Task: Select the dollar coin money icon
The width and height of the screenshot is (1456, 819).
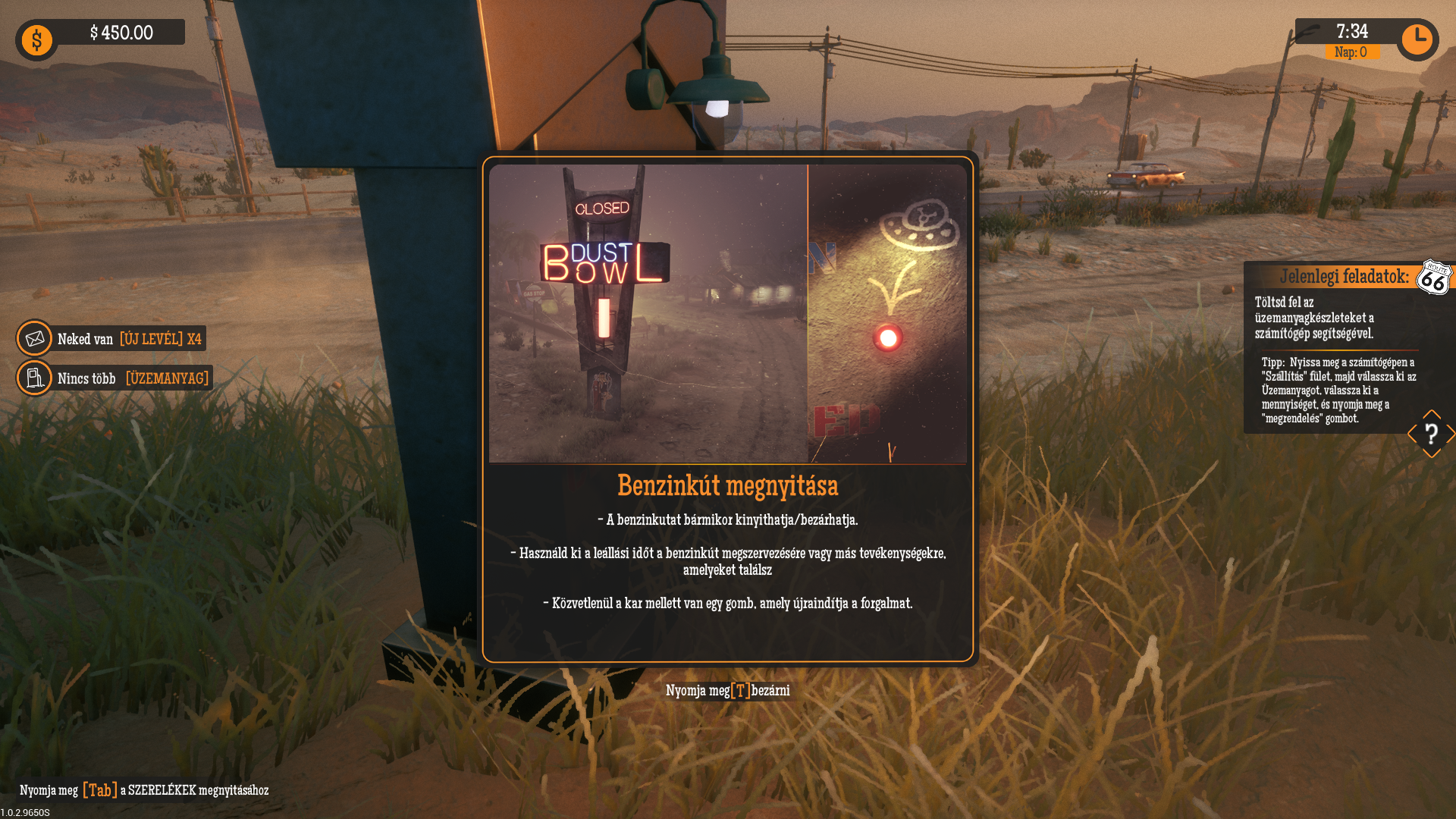Action: (x=36, y=40)
